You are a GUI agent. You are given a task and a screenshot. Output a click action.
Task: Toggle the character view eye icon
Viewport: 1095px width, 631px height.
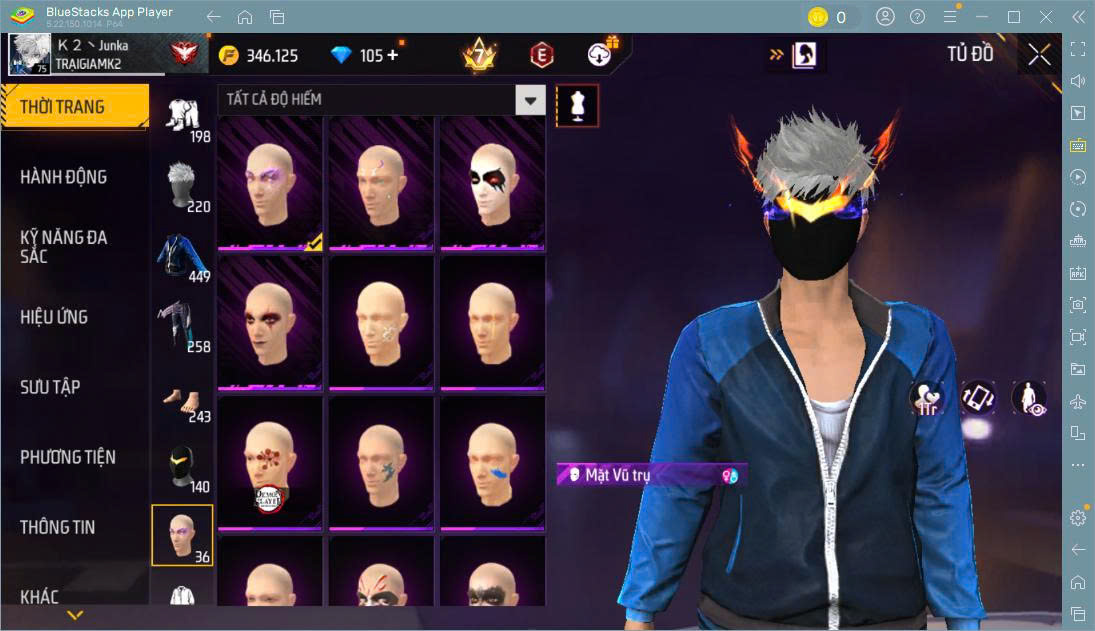[1028, 398]
